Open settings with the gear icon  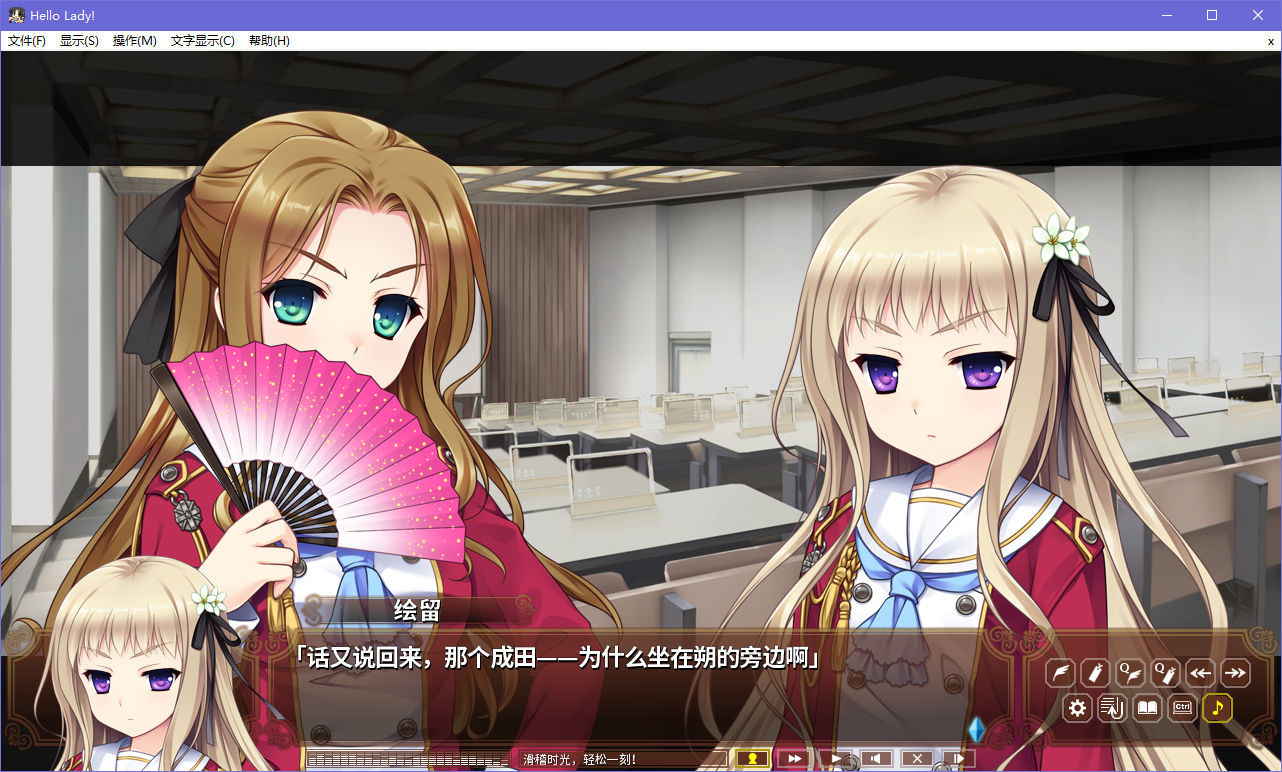(x=1077, y=708)
